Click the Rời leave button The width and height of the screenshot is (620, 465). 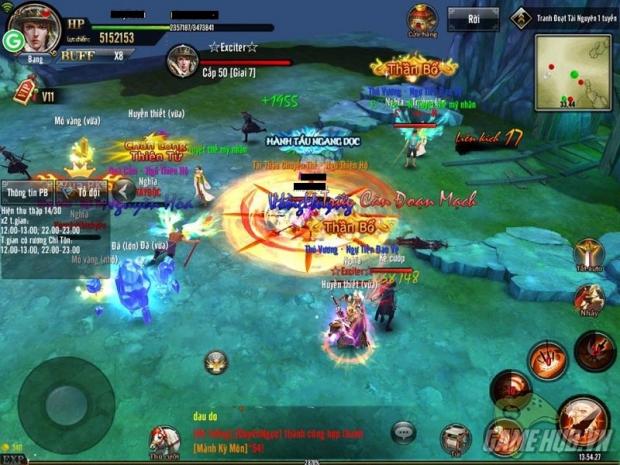tap(472, 19)
